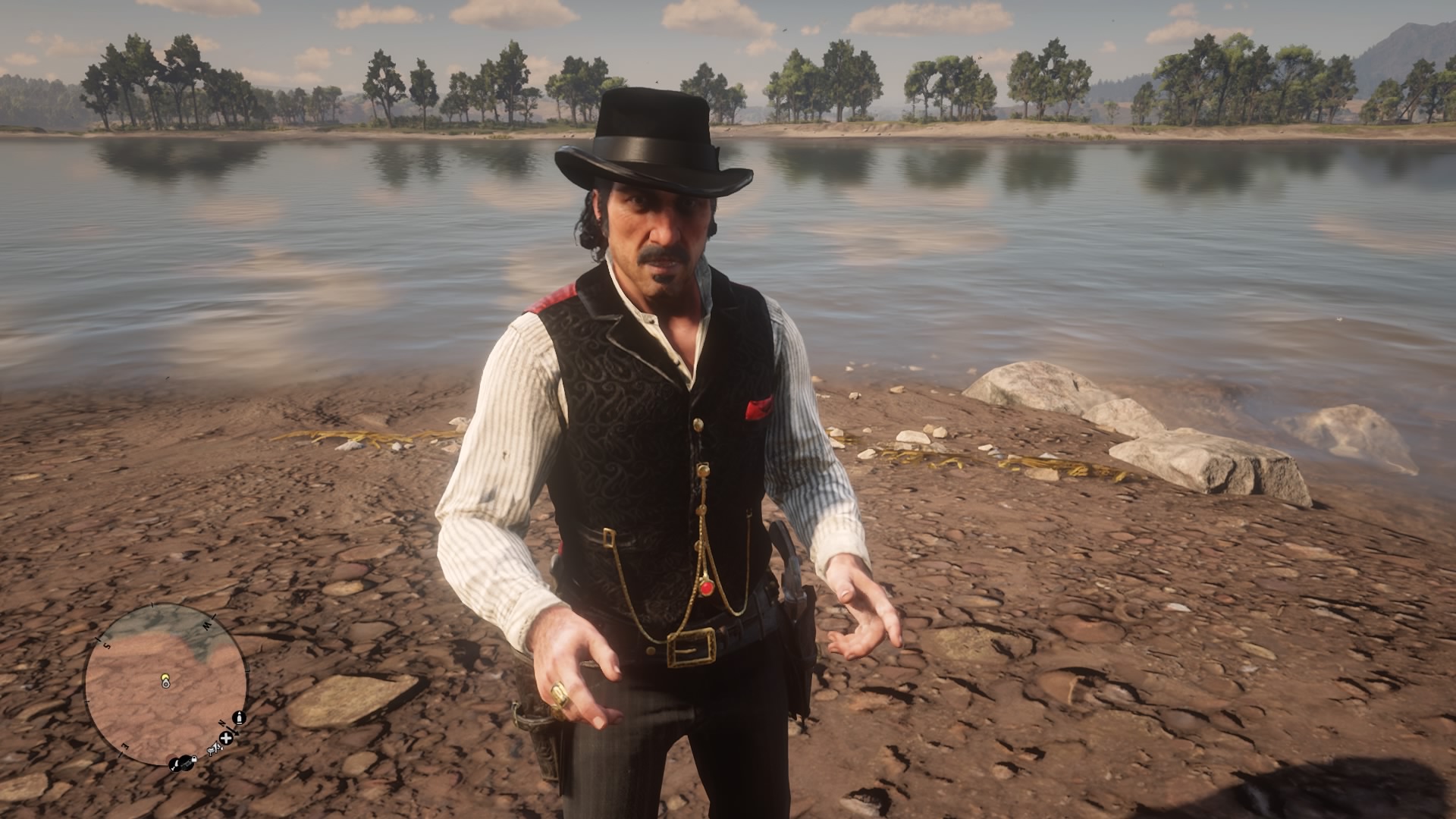The image size is (1456, 819).
Task: Click the knife icon at the minimap bottom
Action: tap(175, 764)
